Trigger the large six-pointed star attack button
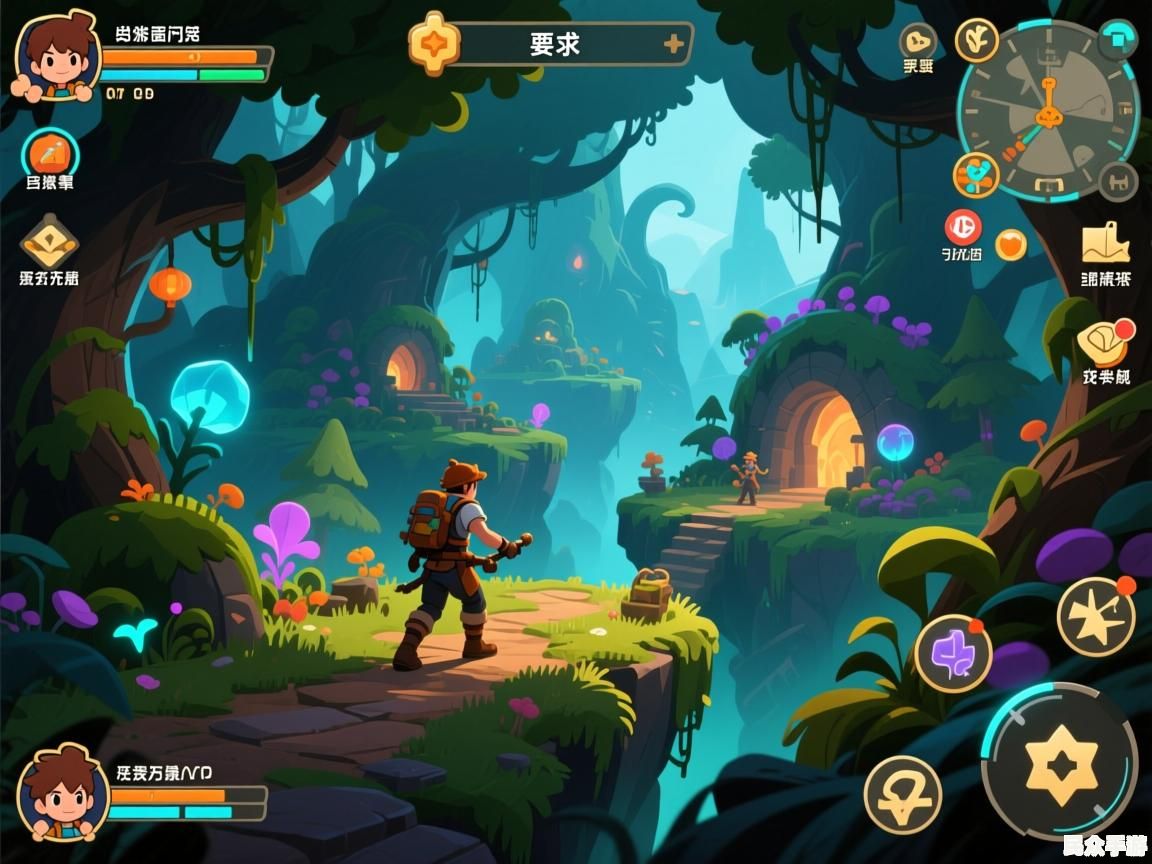Image resolution: width=1152 pixels, height=864 pixels. [x=1060, y=760]
